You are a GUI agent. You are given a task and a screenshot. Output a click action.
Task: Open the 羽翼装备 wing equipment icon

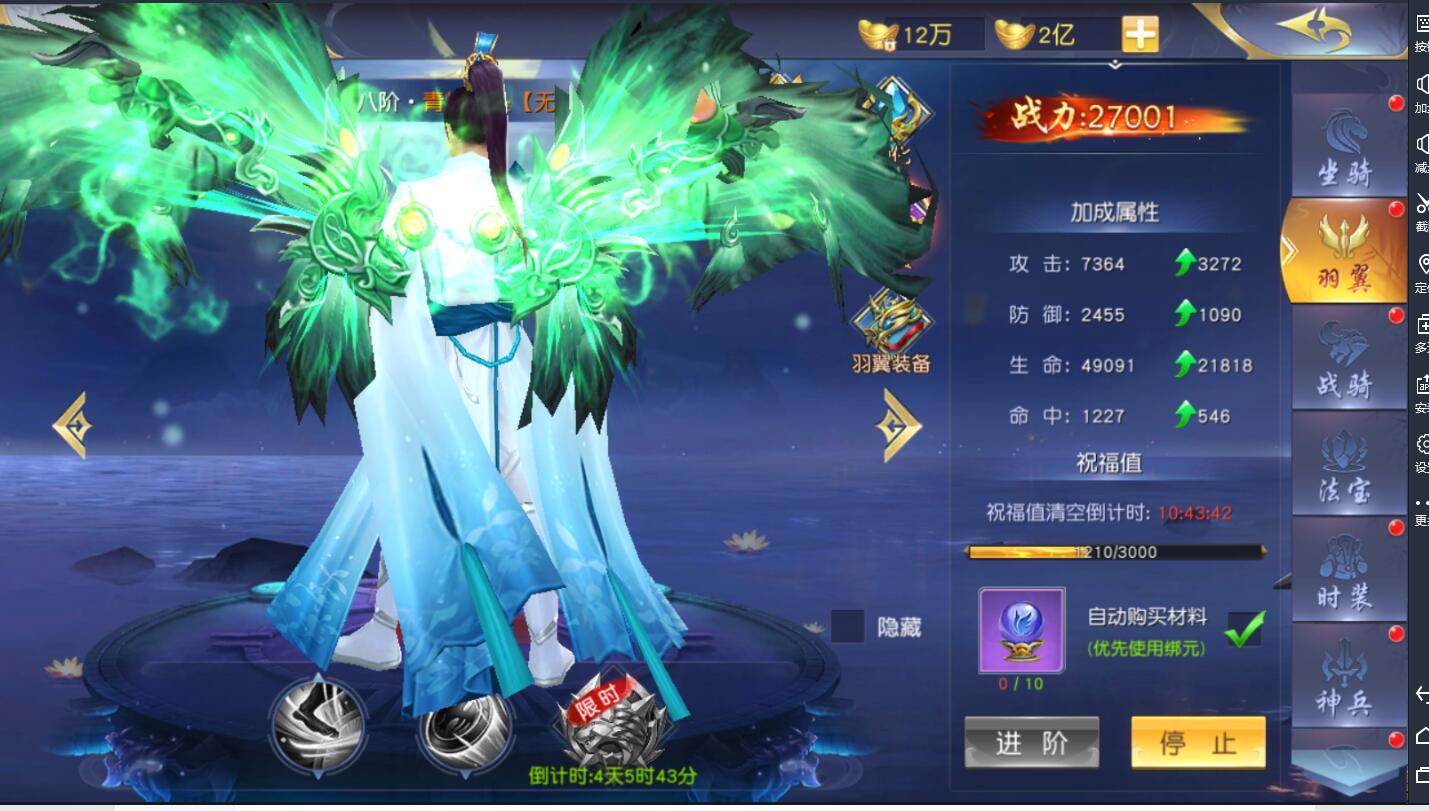pyautogui.click(x=891, y=330)
